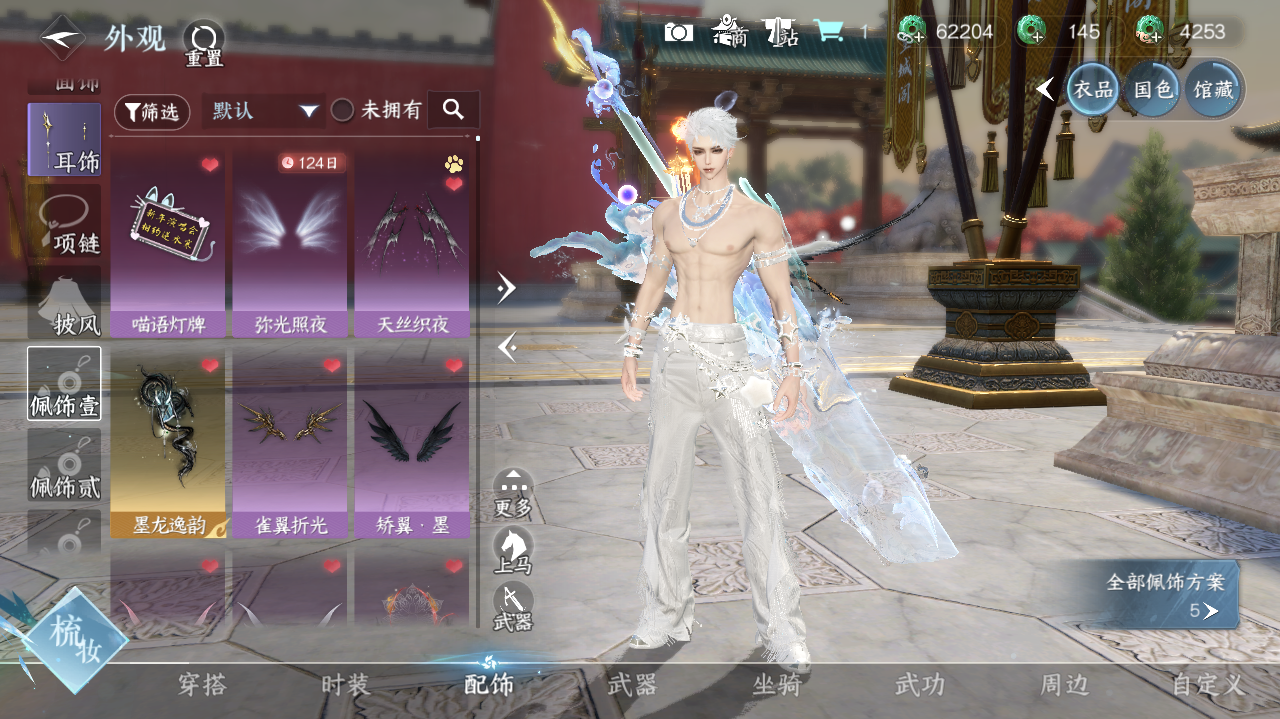Switch to the 坐骑 mount tab

click(x=777, y=685)
